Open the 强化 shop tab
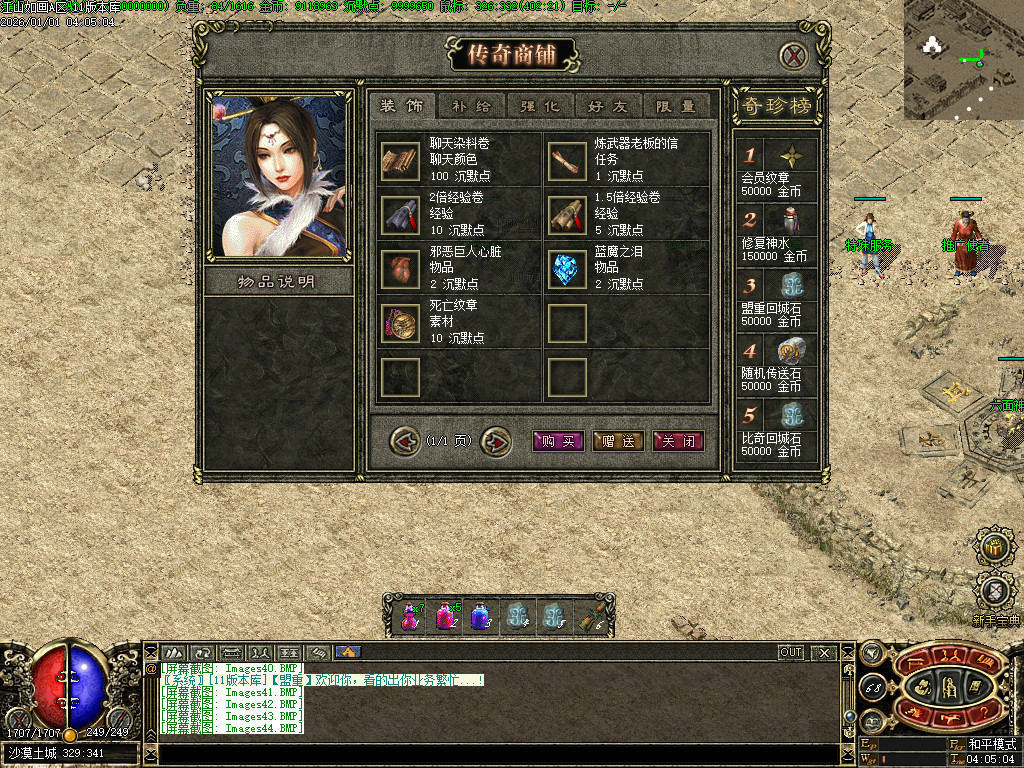1024x768 pixels. 540,106
